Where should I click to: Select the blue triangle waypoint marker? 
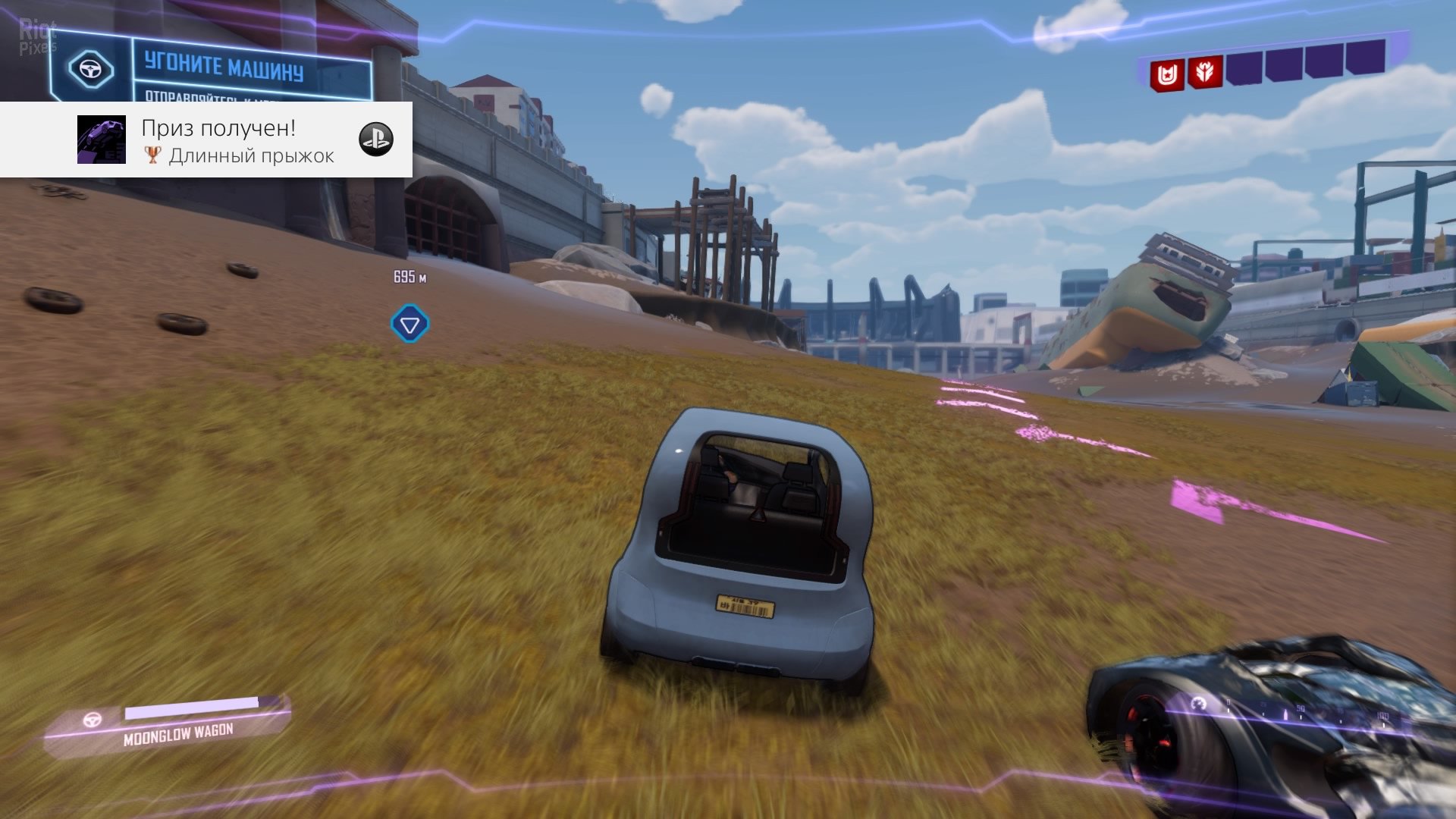[409, 325]
